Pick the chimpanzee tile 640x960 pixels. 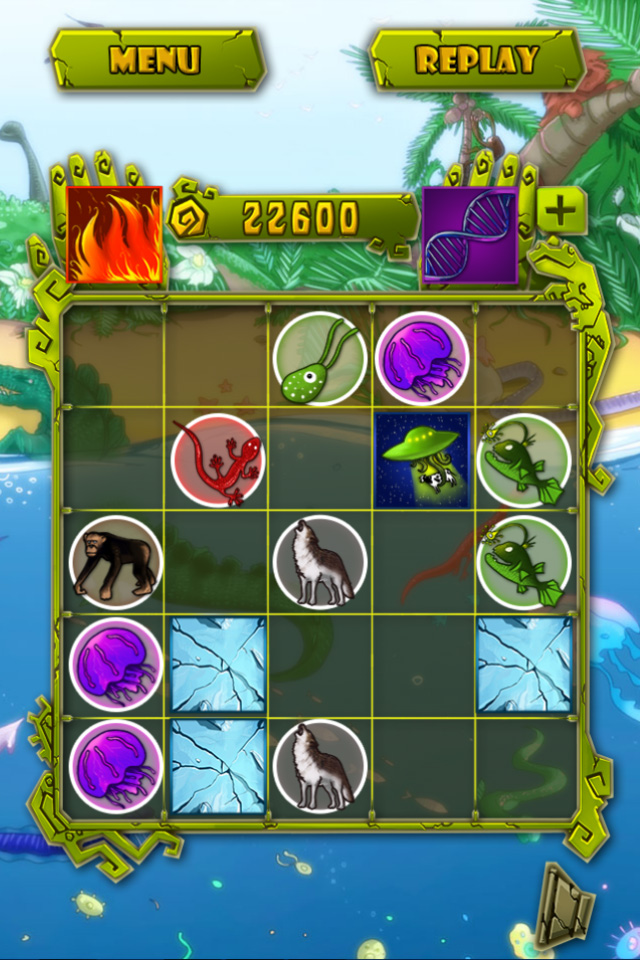pyautogui.click(x=115, y=562)
